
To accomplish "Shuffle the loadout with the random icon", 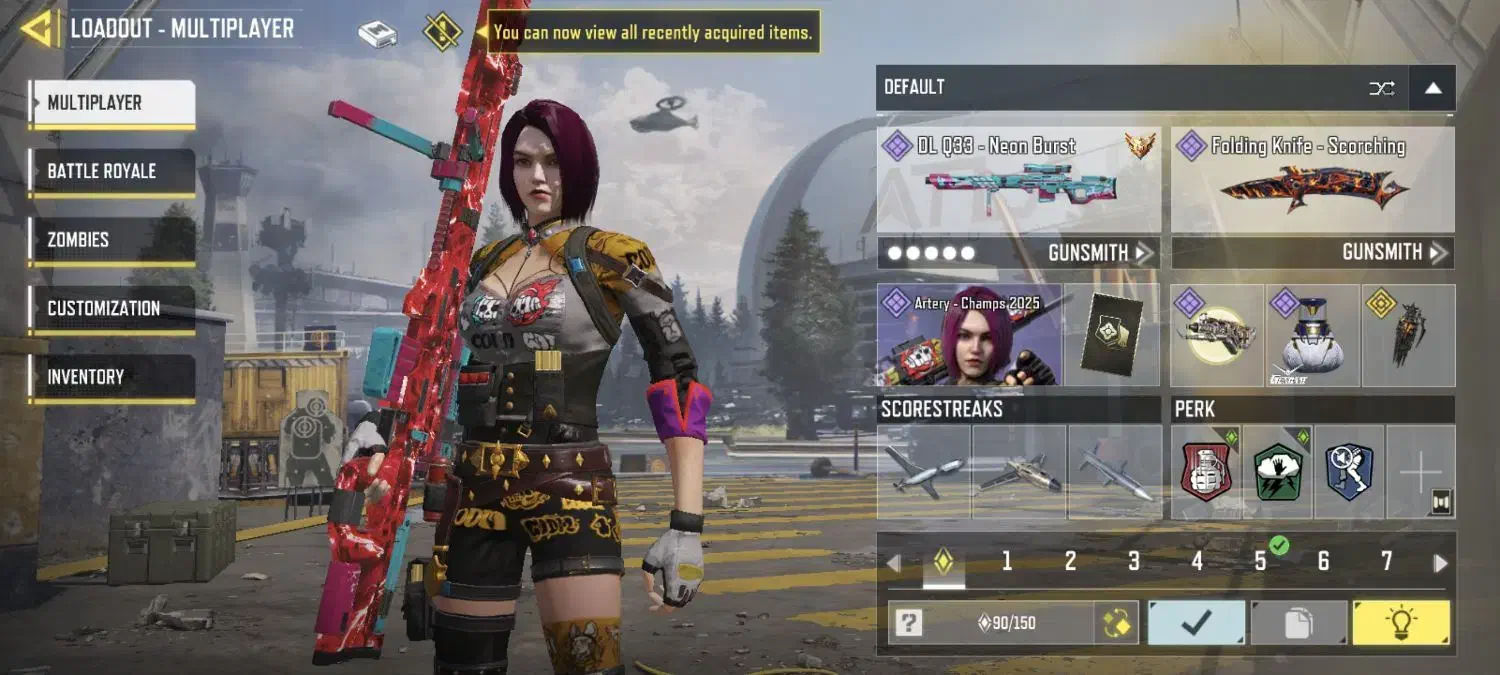I will tap(1381, 88).
